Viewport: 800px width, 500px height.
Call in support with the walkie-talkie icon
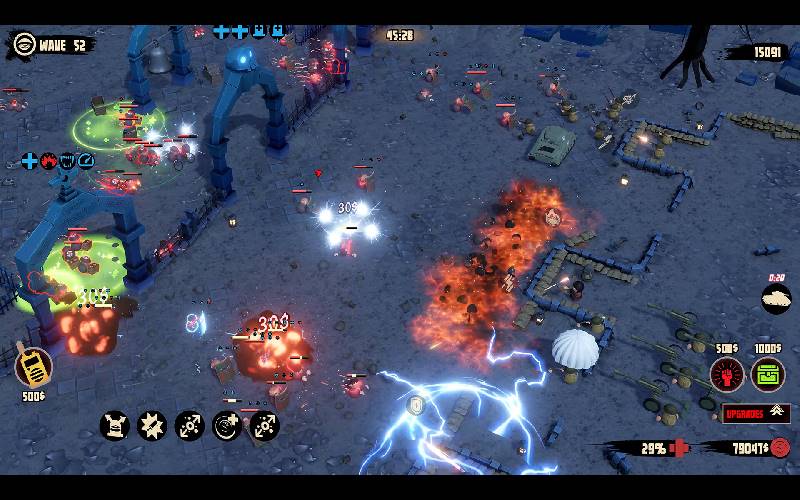pos(33,367)
